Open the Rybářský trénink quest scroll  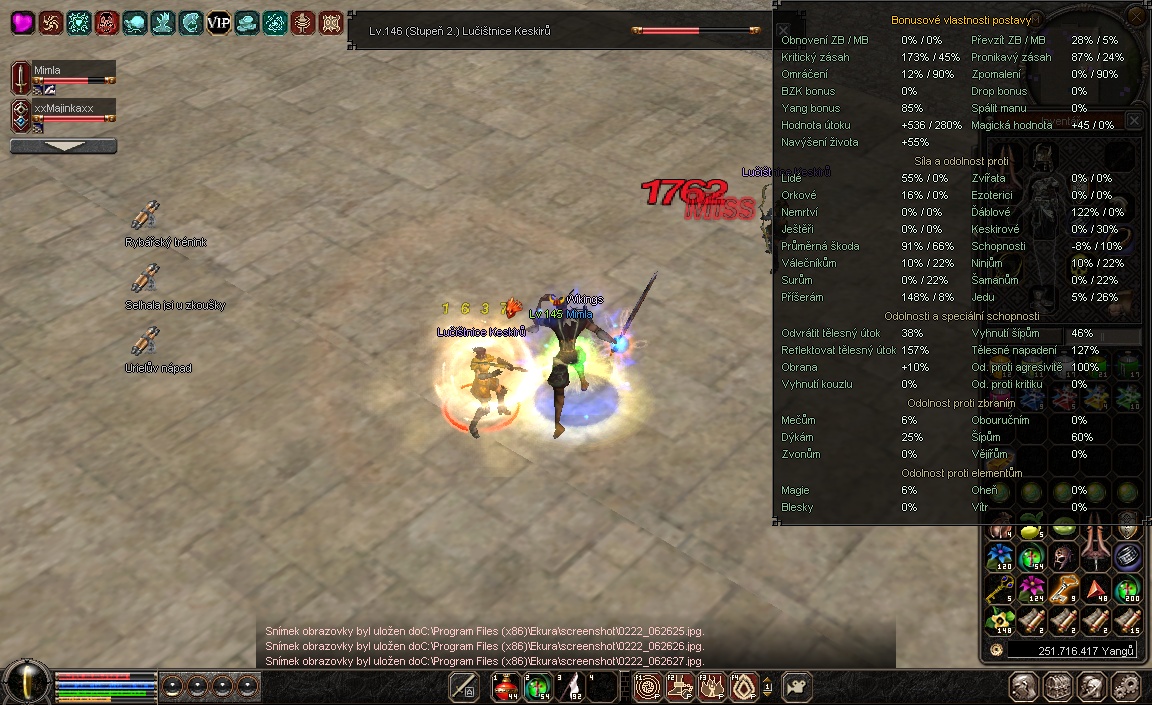click(146, 215)
